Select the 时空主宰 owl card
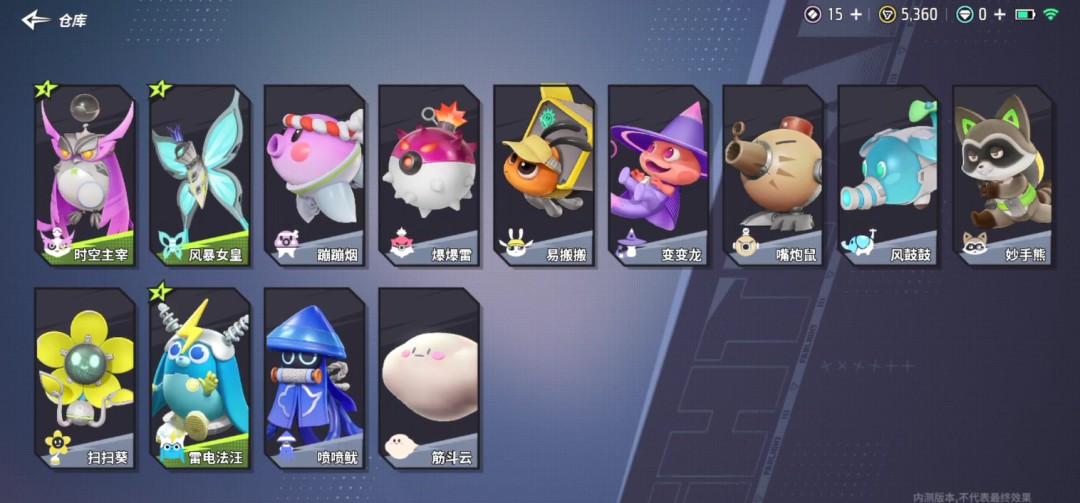This screenshot has height=503, width=1080. coord(85,175)
